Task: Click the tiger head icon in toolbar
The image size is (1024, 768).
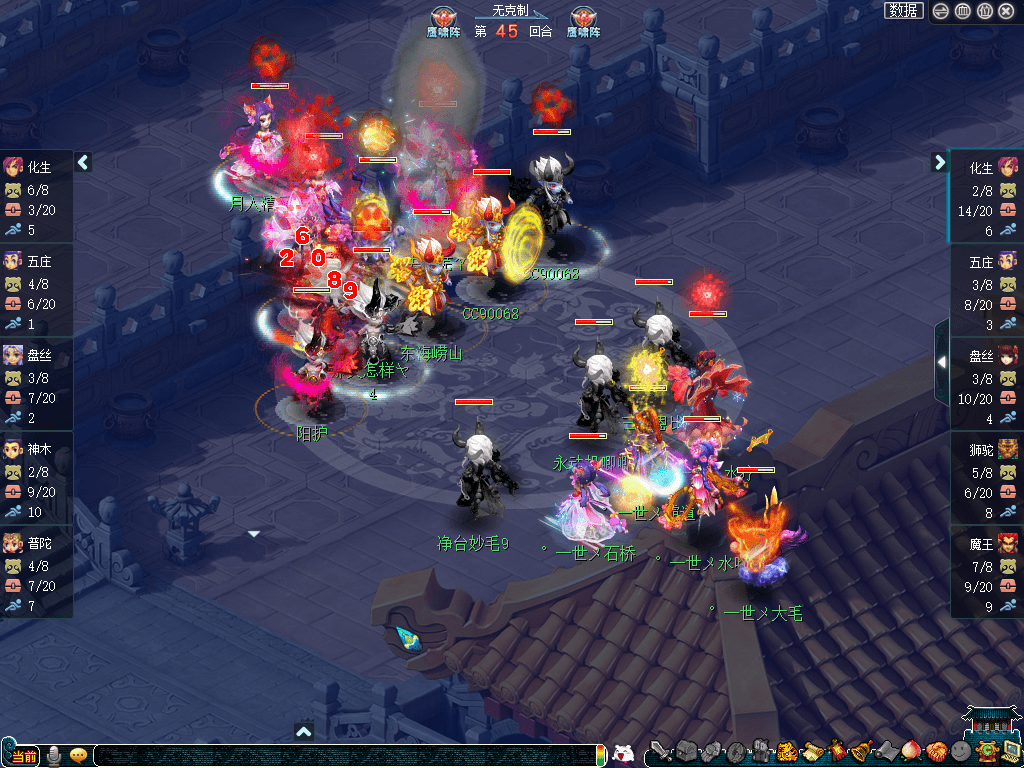Action: point(786,752)
